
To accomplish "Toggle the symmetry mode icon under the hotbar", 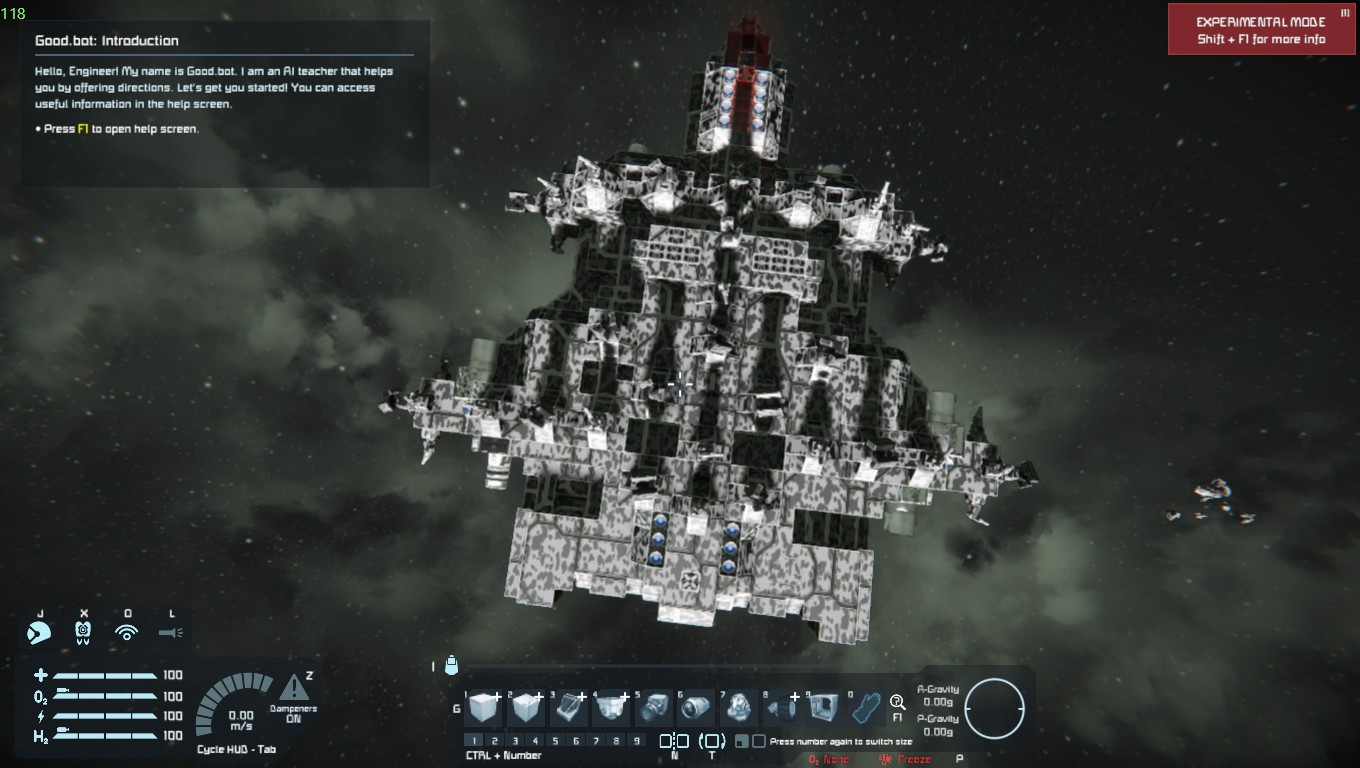I will point(674,741).
